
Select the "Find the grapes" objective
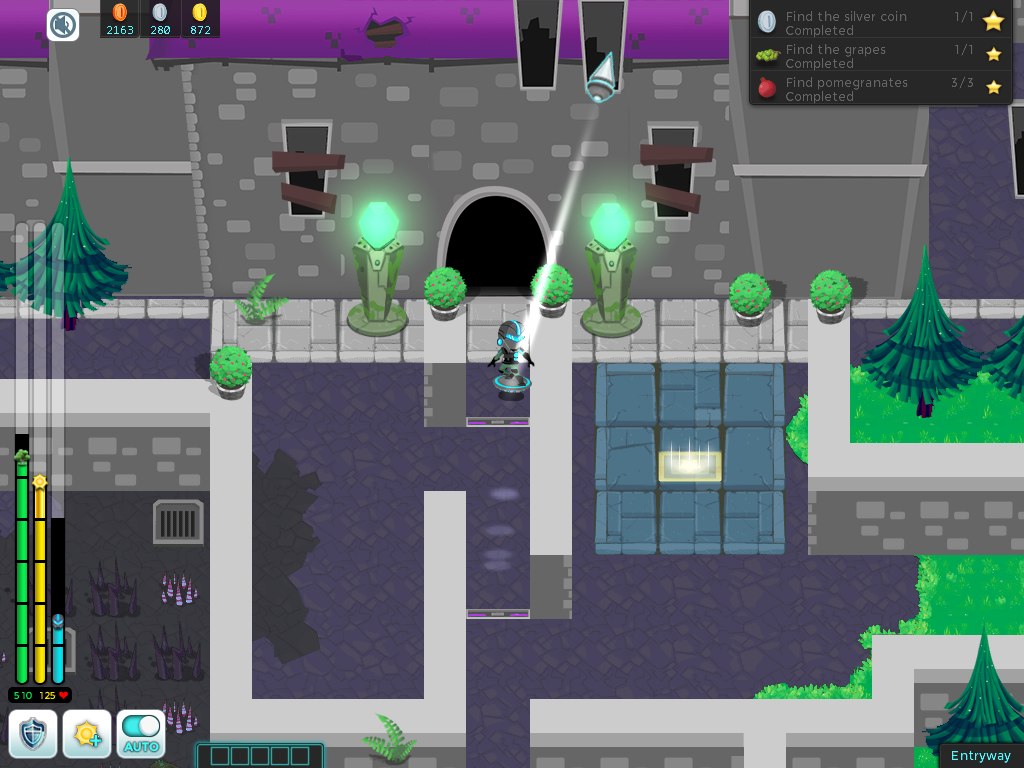[880, 56]
